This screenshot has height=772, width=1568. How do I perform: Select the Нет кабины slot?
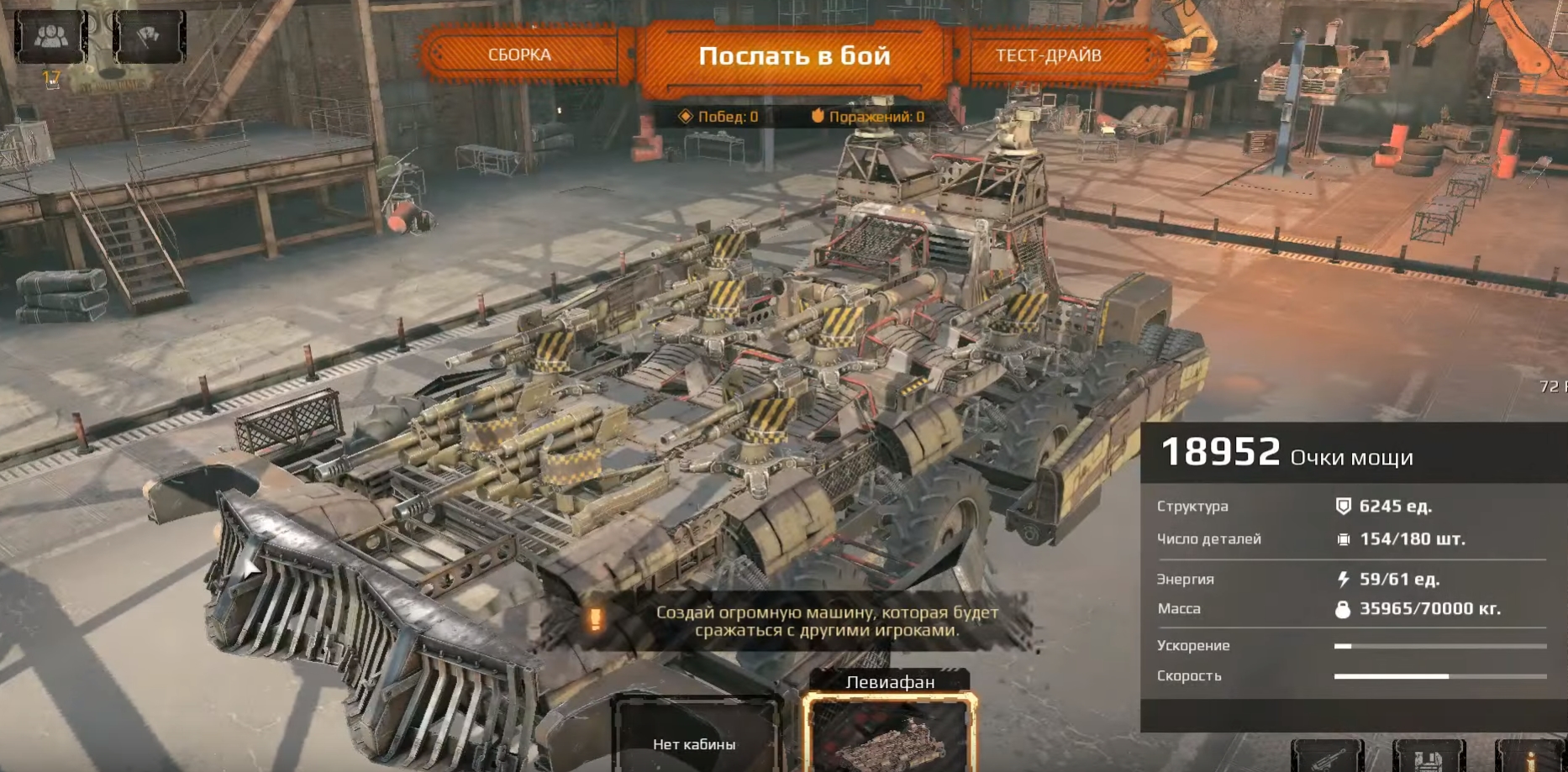[x=696, y=745]
